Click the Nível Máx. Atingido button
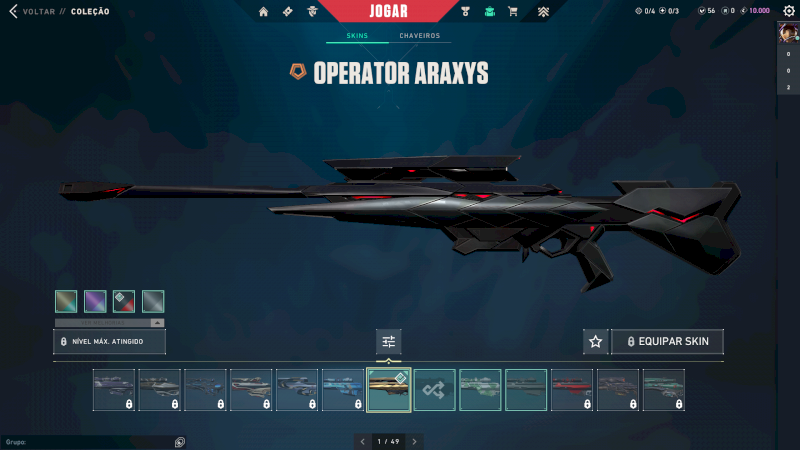Screen dimensions: 800x450 [109, 342]
